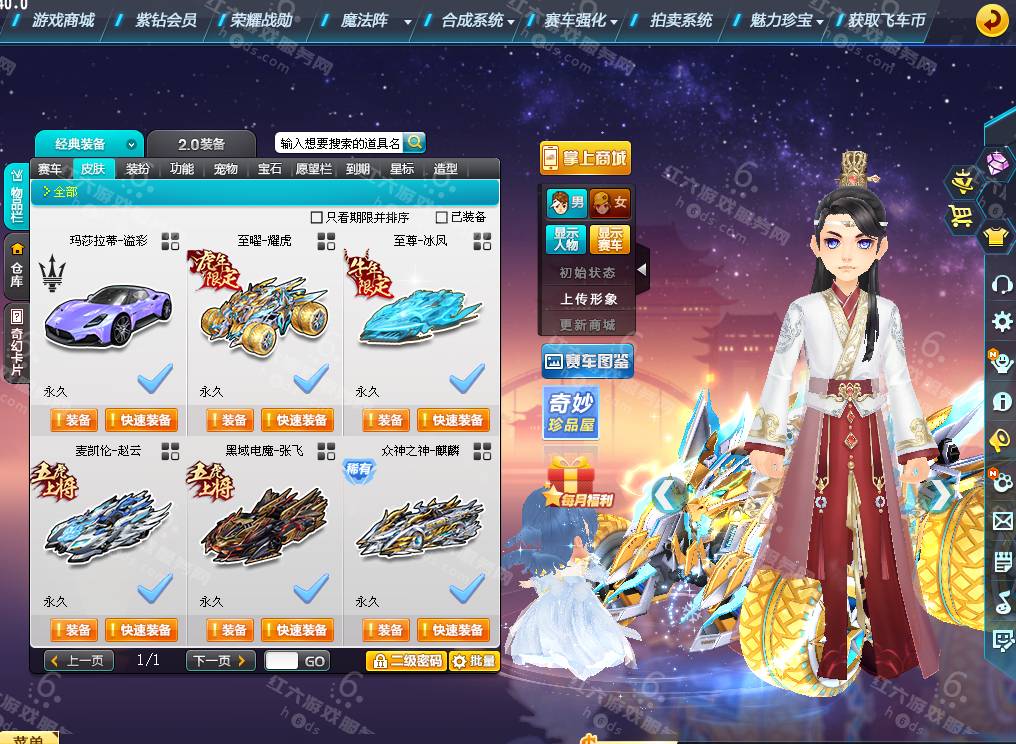Open the 二级密码 secondary password button
The width and height of the screenshot is (1016, 744).
point(405,661)
